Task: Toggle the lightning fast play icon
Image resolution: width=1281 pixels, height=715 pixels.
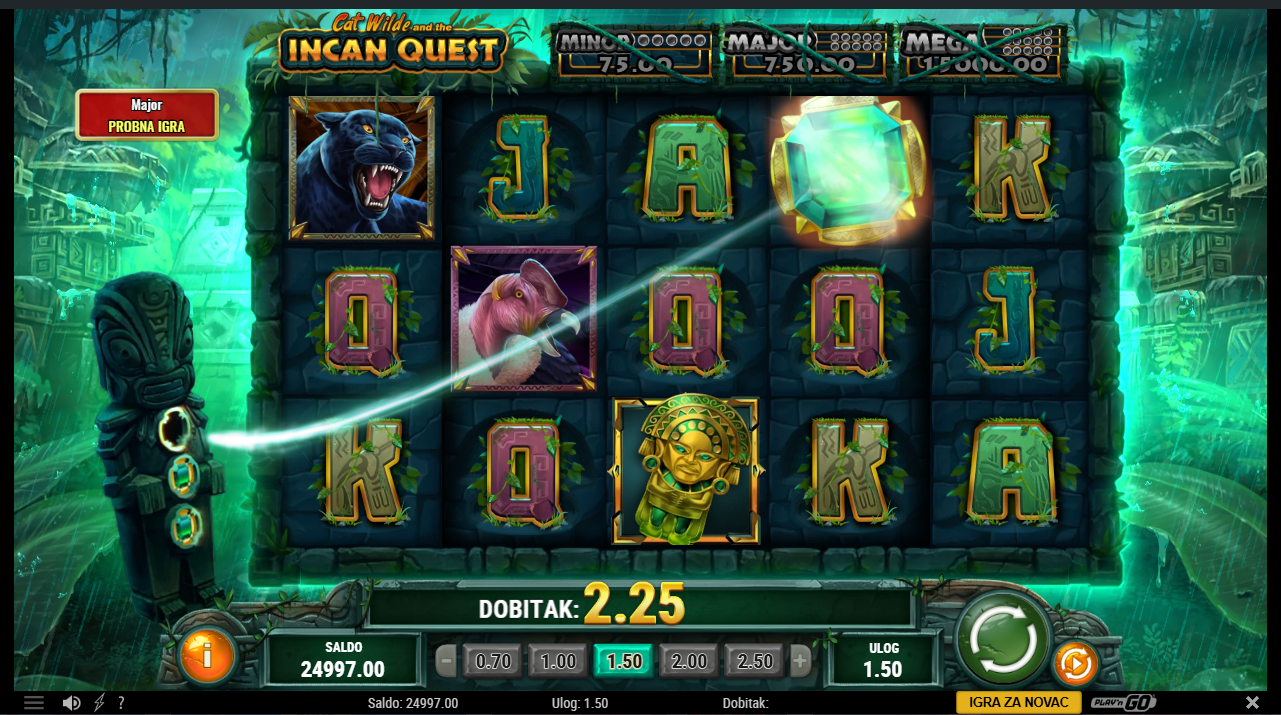Action: point(99,703)
